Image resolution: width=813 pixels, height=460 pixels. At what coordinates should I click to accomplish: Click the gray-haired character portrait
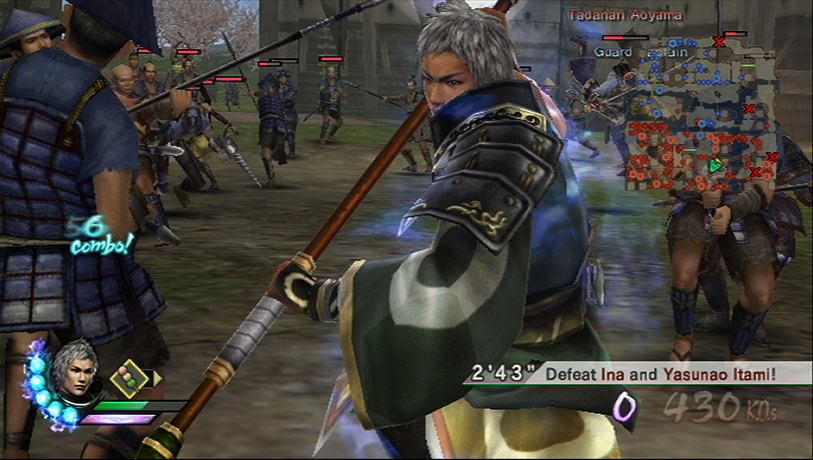pyautogui.click(x=74, y=371)
